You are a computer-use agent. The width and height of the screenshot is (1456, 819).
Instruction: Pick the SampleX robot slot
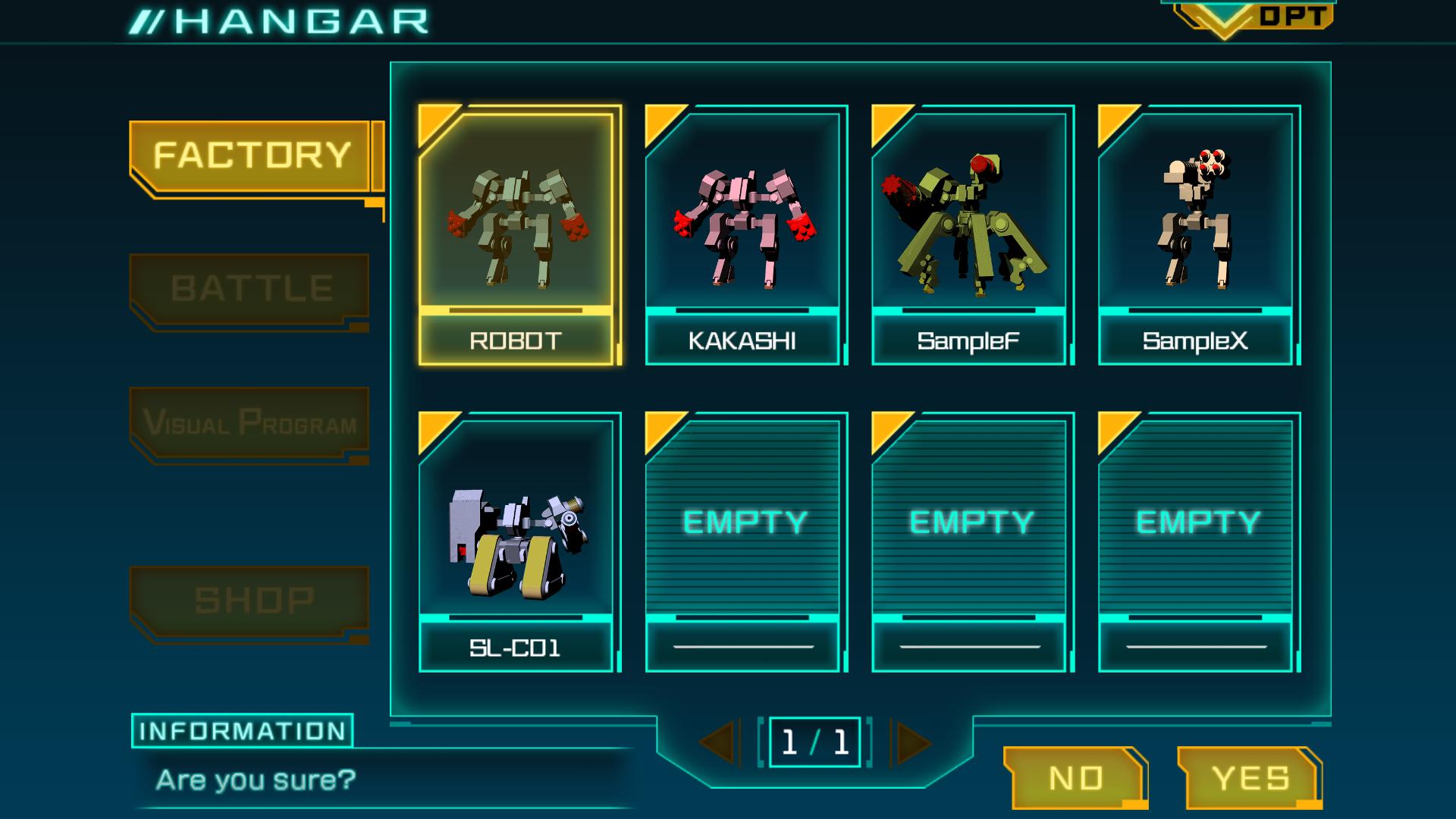pos(1196,235)
